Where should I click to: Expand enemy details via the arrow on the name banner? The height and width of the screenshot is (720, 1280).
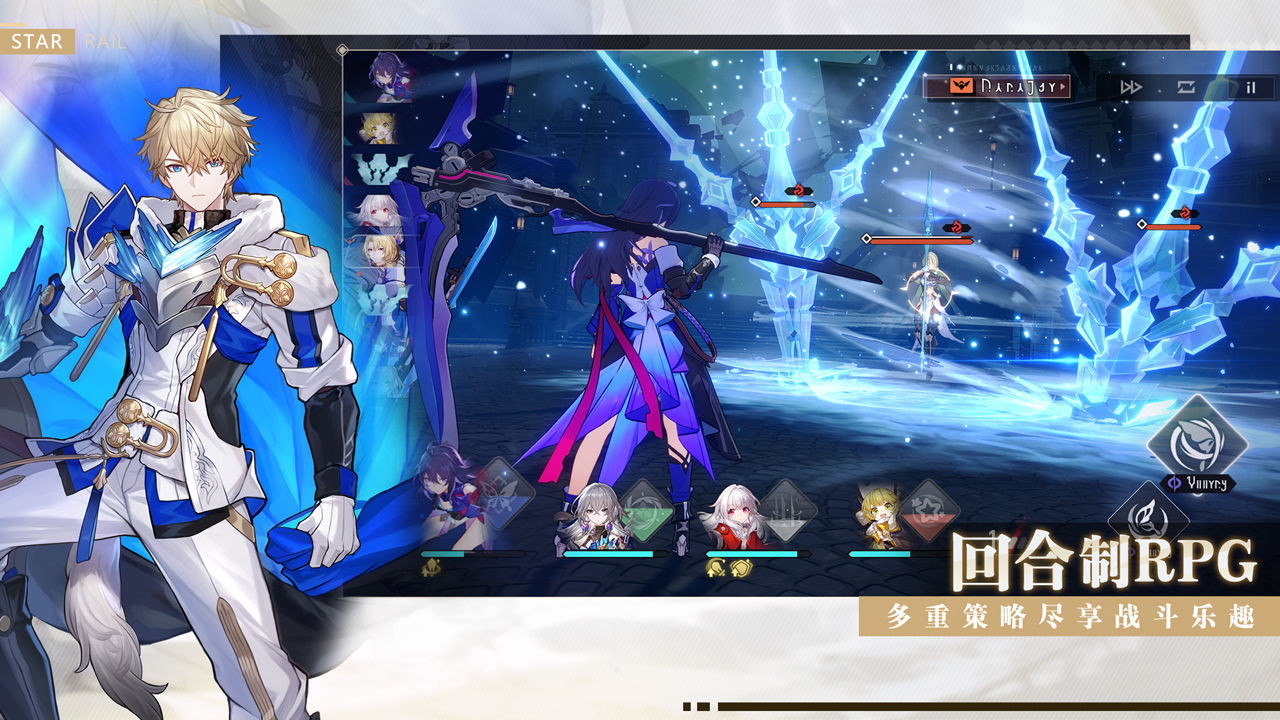coord(1063,86)
